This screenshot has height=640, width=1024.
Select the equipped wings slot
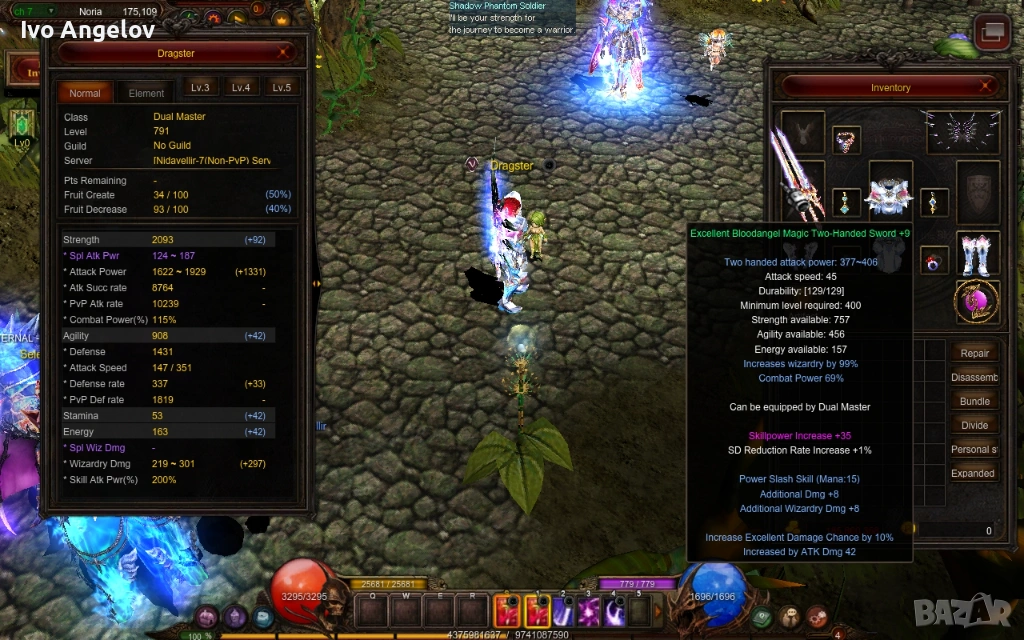962,131
